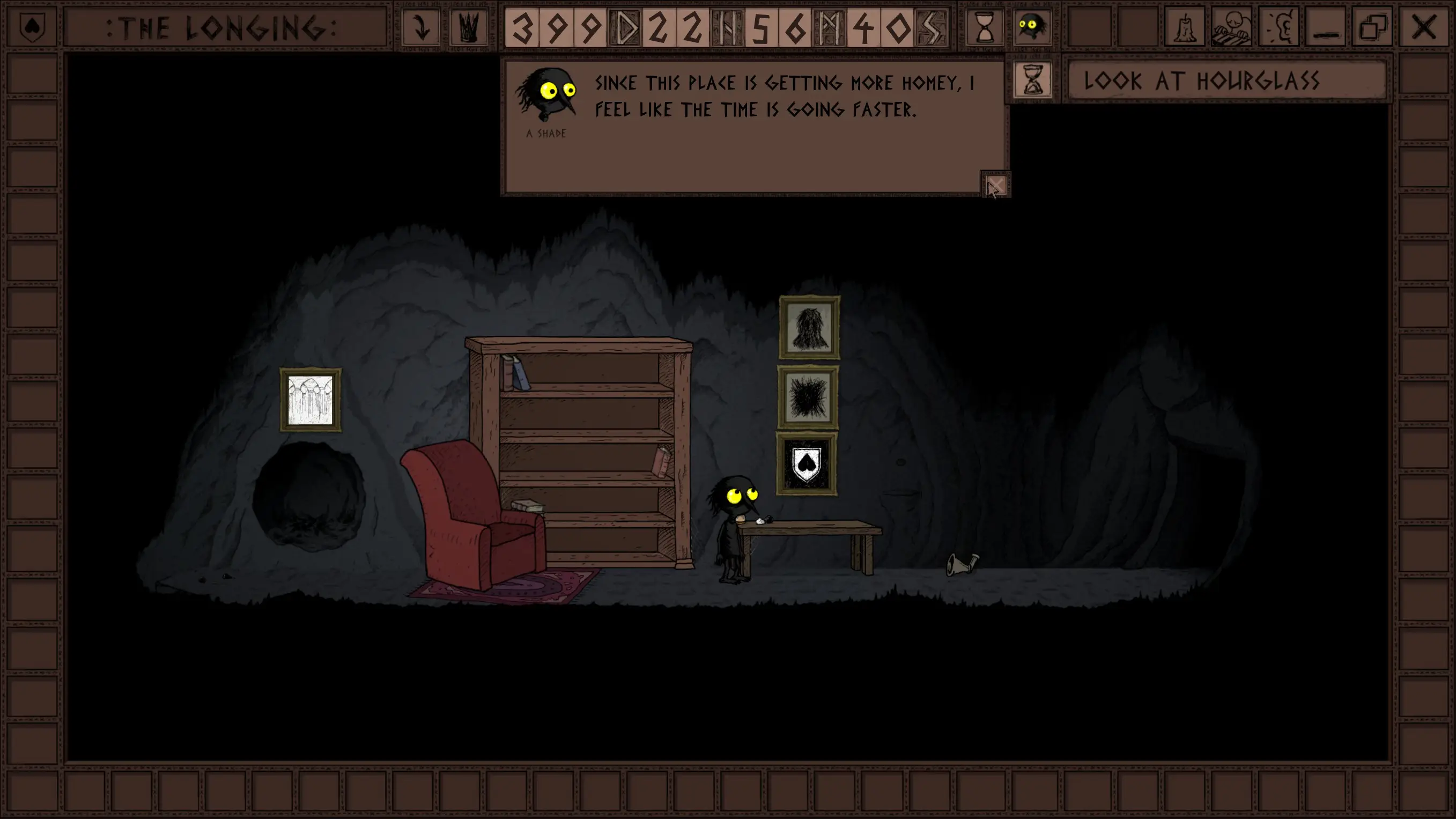Open the Shade face thoughts icon
The width and height of the screenshot is (1456, 819).
[x=1031, y=27]
